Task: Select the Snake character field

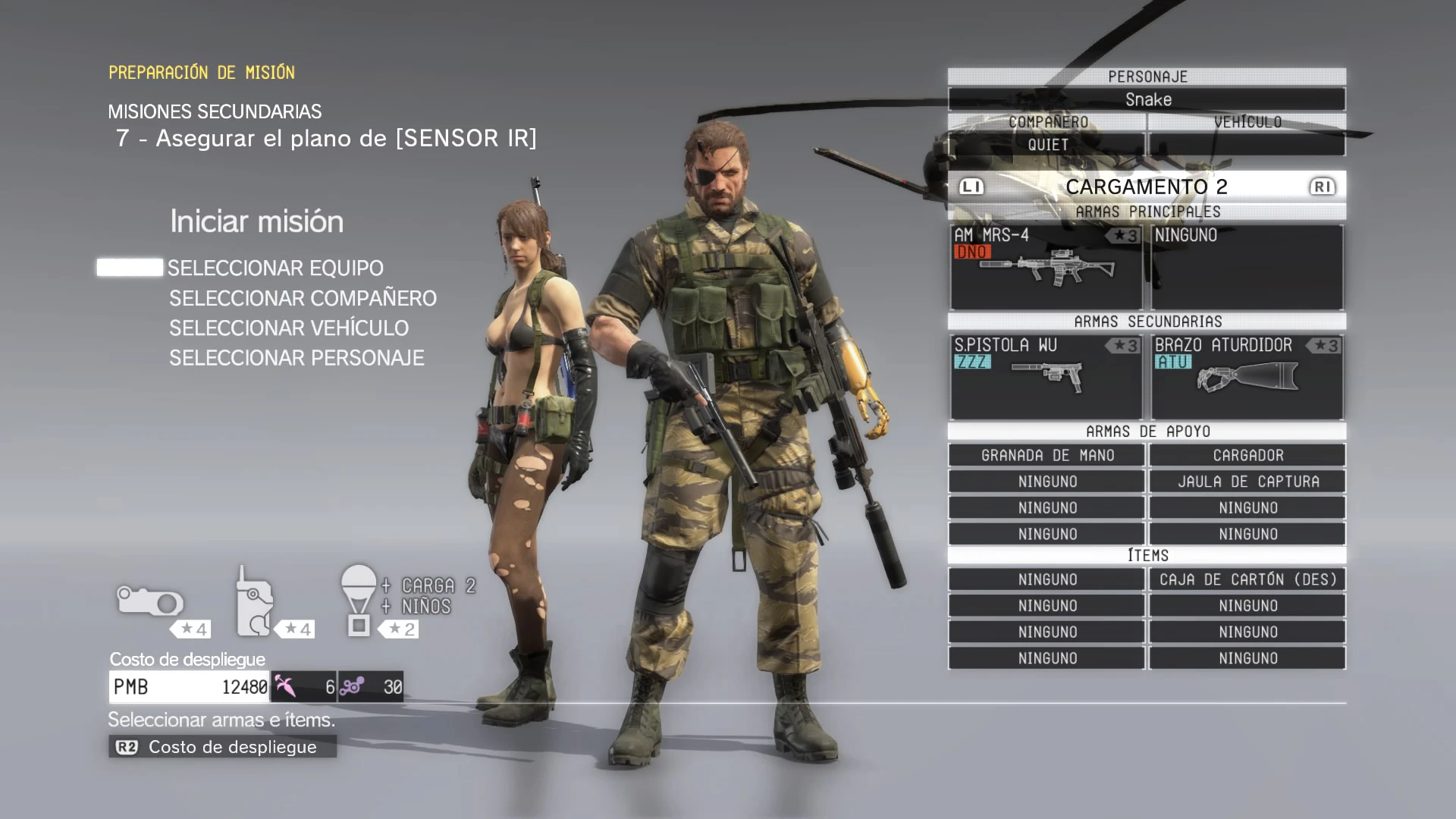Action: click(1147, 99)
